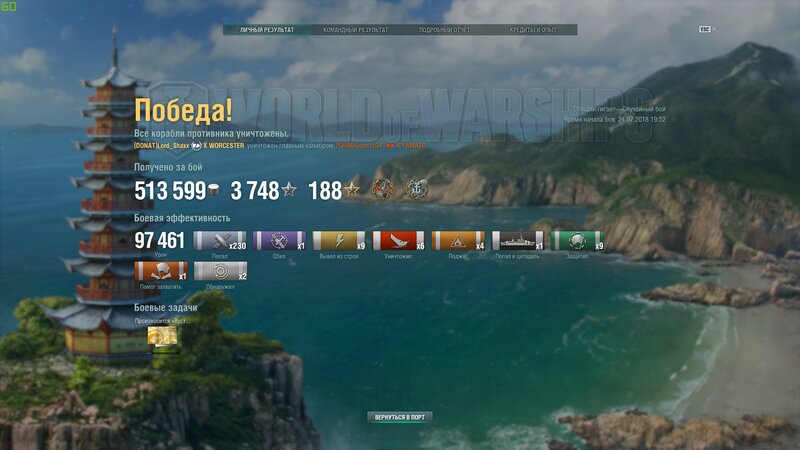Open the Подробный отчет tab

click(x=444, y=30)
